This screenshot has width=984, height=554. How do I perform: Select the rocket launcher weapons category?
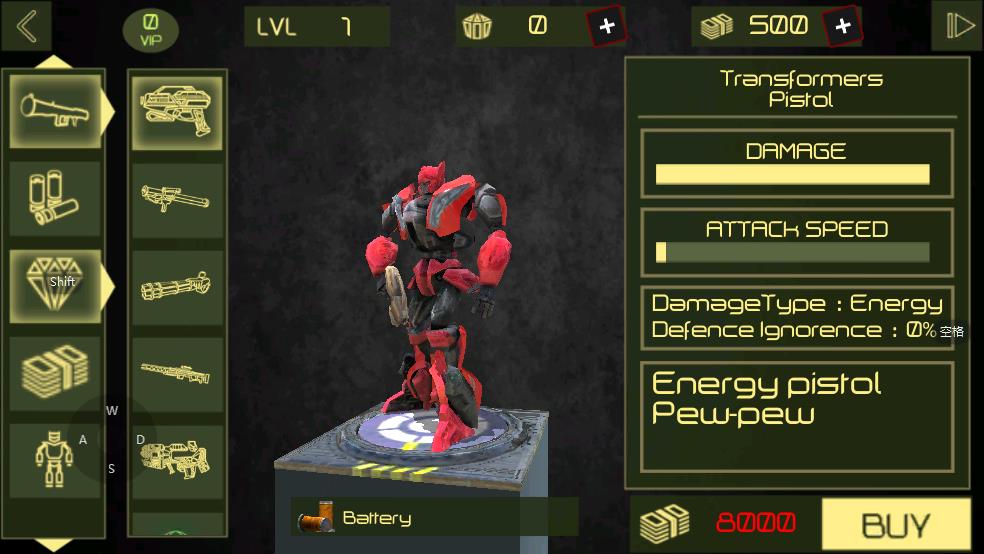click(56, 111)
